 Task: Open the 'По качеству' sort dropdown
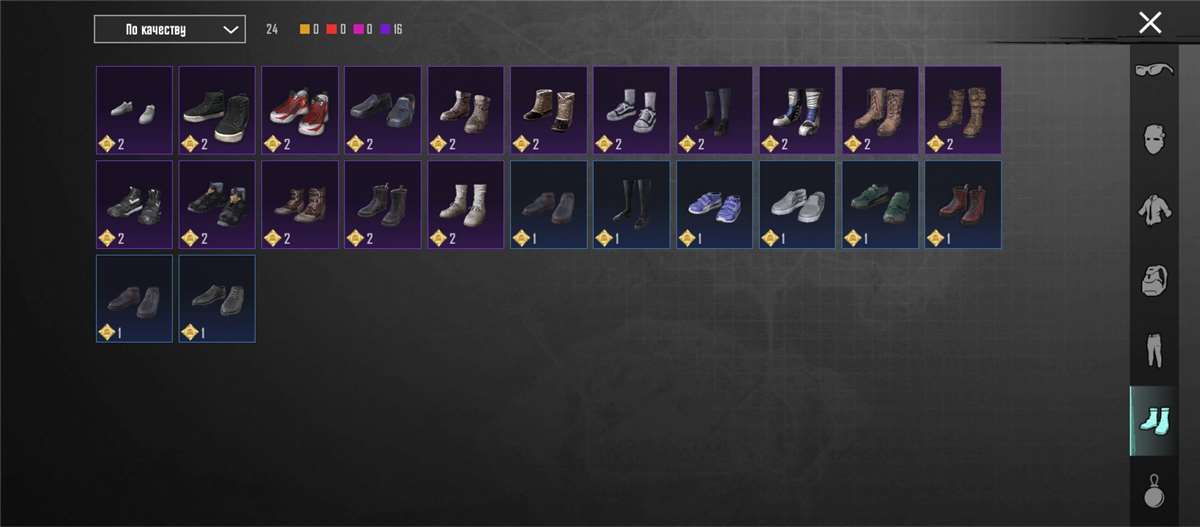(x=169, y=29)
